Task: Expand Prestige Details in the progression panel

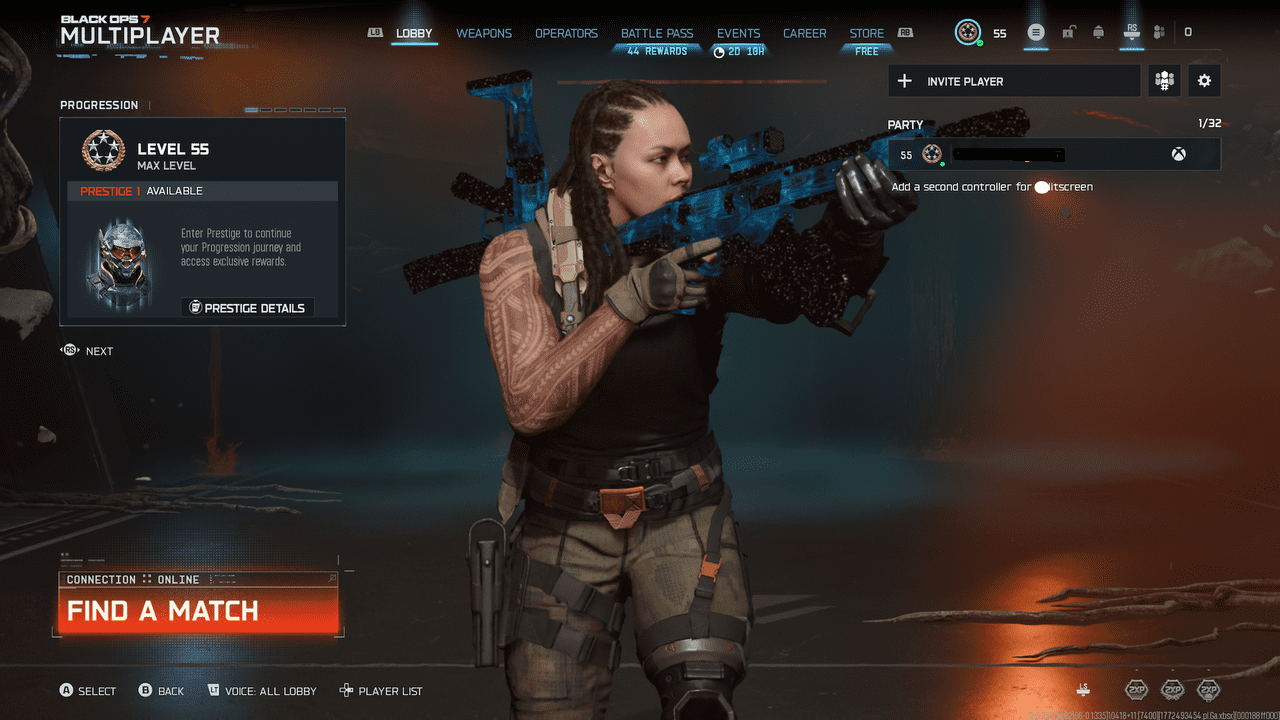Action: point(248,308)
